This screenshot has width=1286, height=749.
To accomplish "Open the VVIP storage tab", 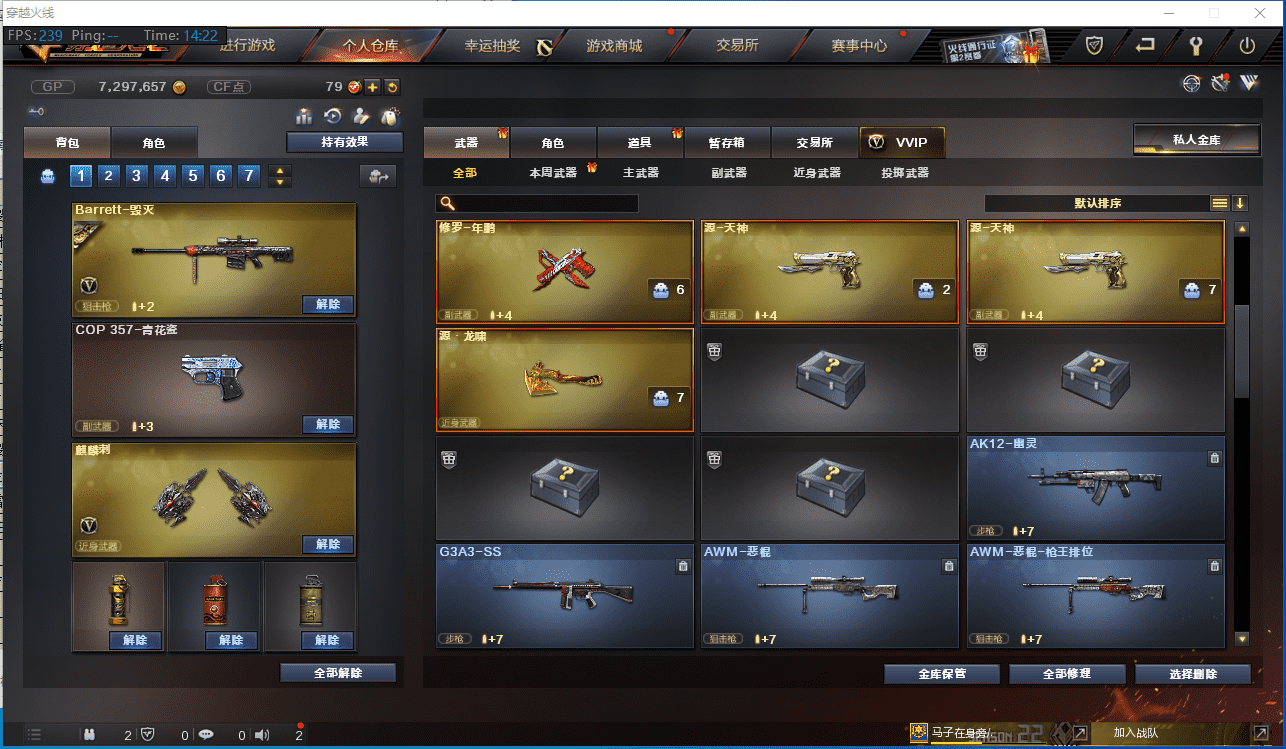I will [x=901, y=142].
